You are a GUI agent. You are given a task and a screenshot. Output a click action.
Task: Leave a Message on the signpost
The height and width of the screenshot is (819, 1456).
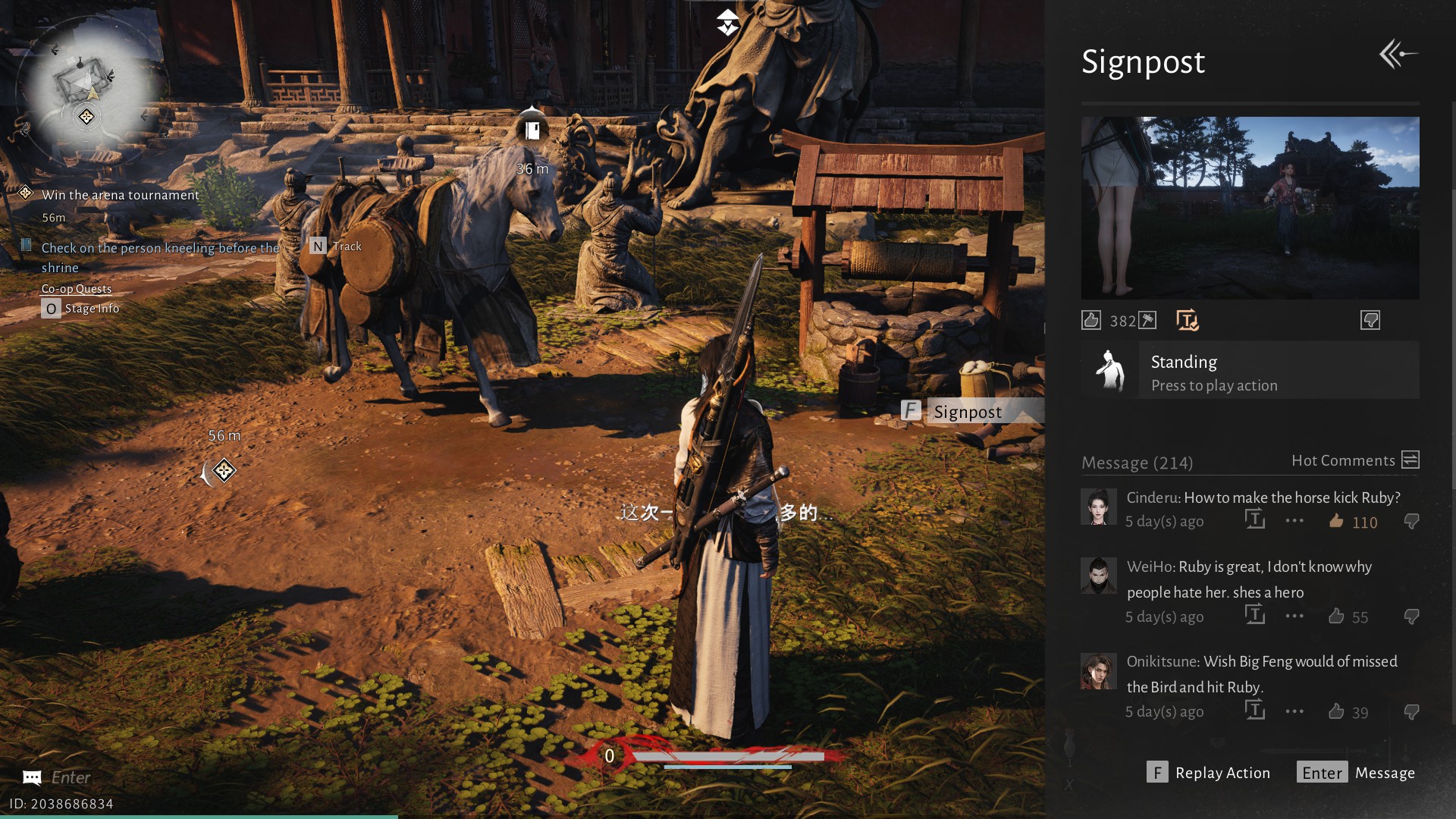click(1356, 773)
